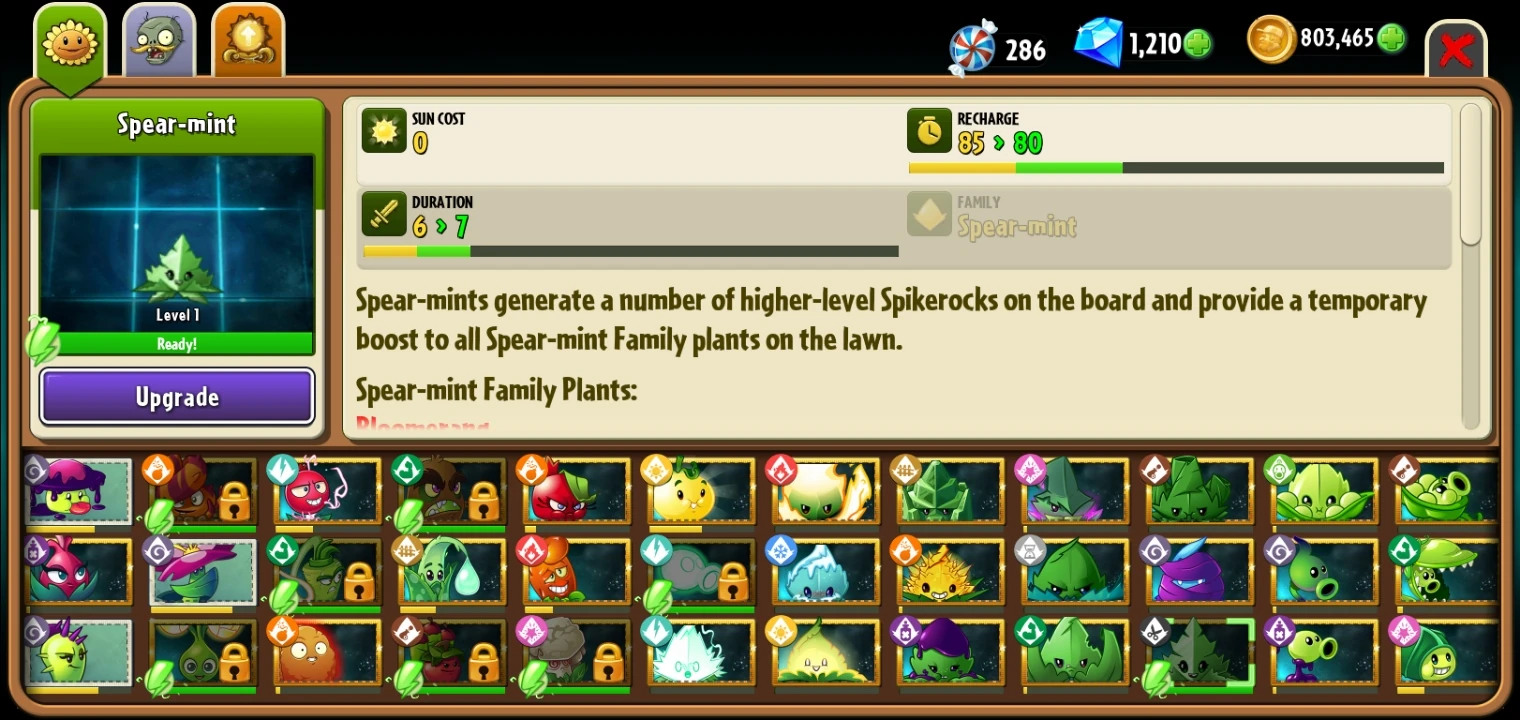Click the Sun Cost sun icon
The image size is (1520, 720).
pyautogui.click(x=384, y=131)
